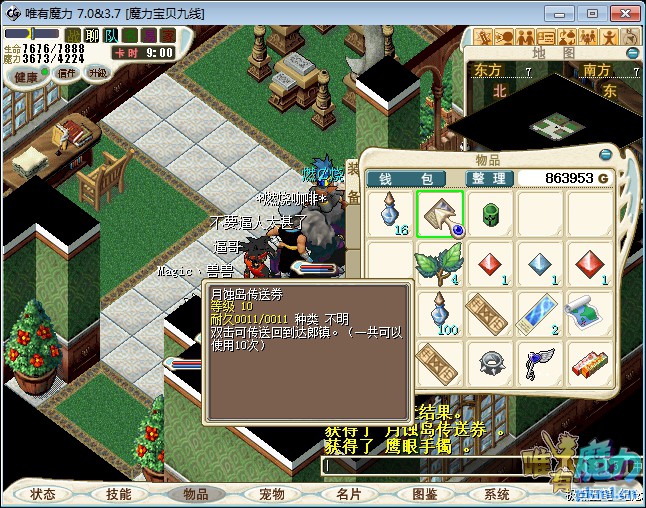Screen dimensions: 646x508
Task: Select the spiked collar item slot
Action: click(490, 365)
